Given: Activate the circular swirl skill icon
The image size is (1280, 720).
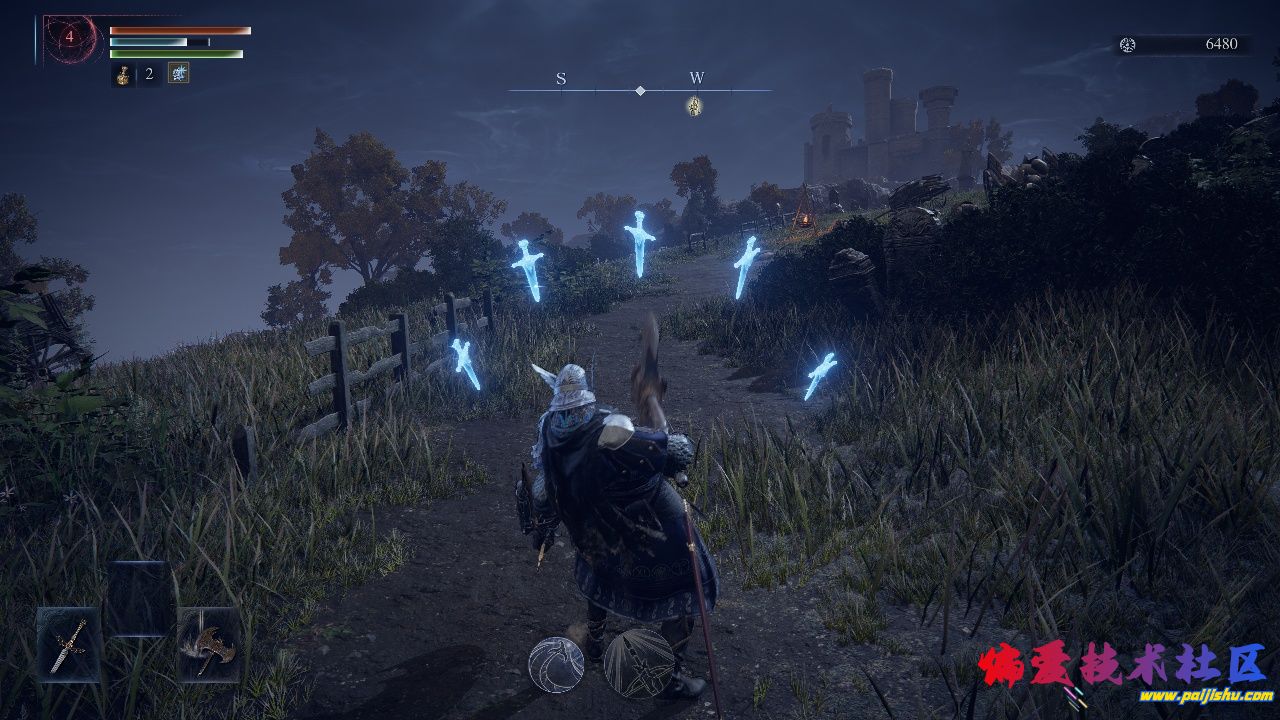Looking at the screenshot, I should click(x=556, y=661).
